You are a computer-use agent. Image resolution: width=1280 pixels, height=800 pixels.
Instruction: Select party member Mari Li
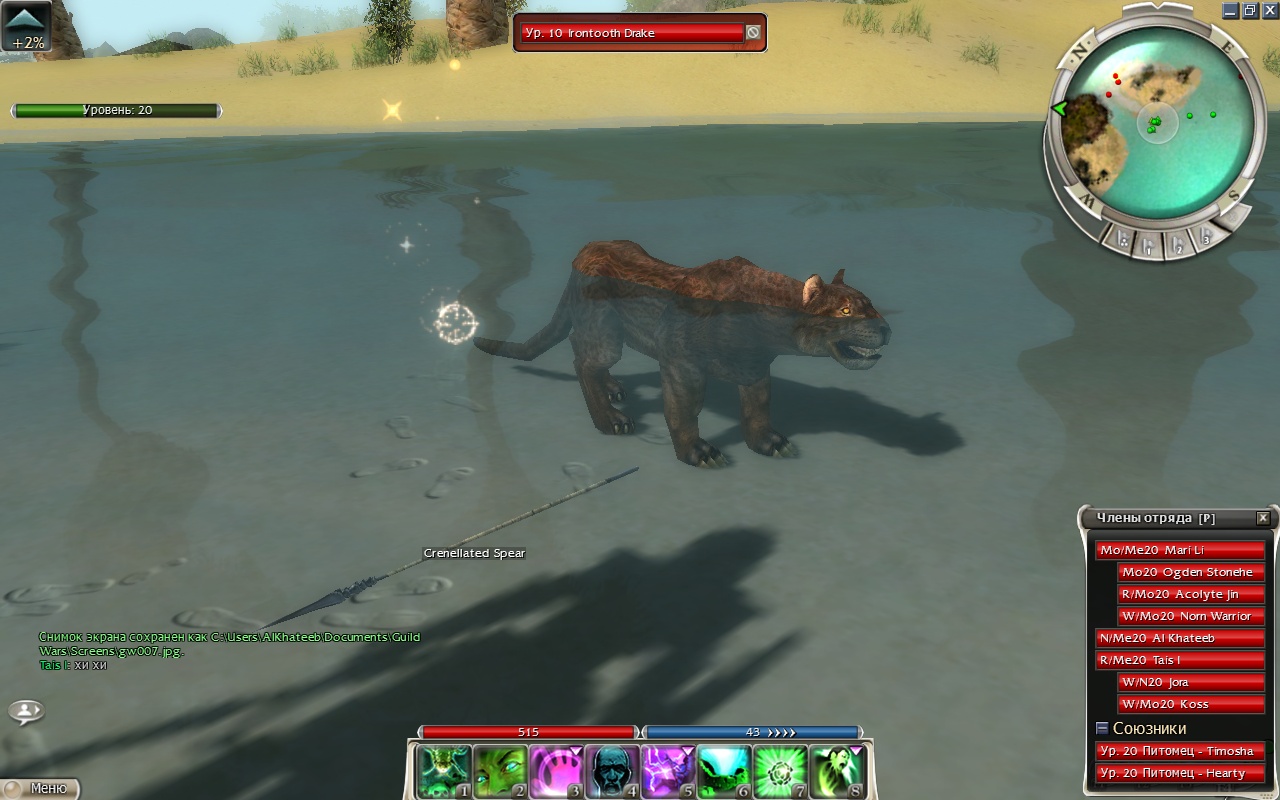tap(1180, 550)
